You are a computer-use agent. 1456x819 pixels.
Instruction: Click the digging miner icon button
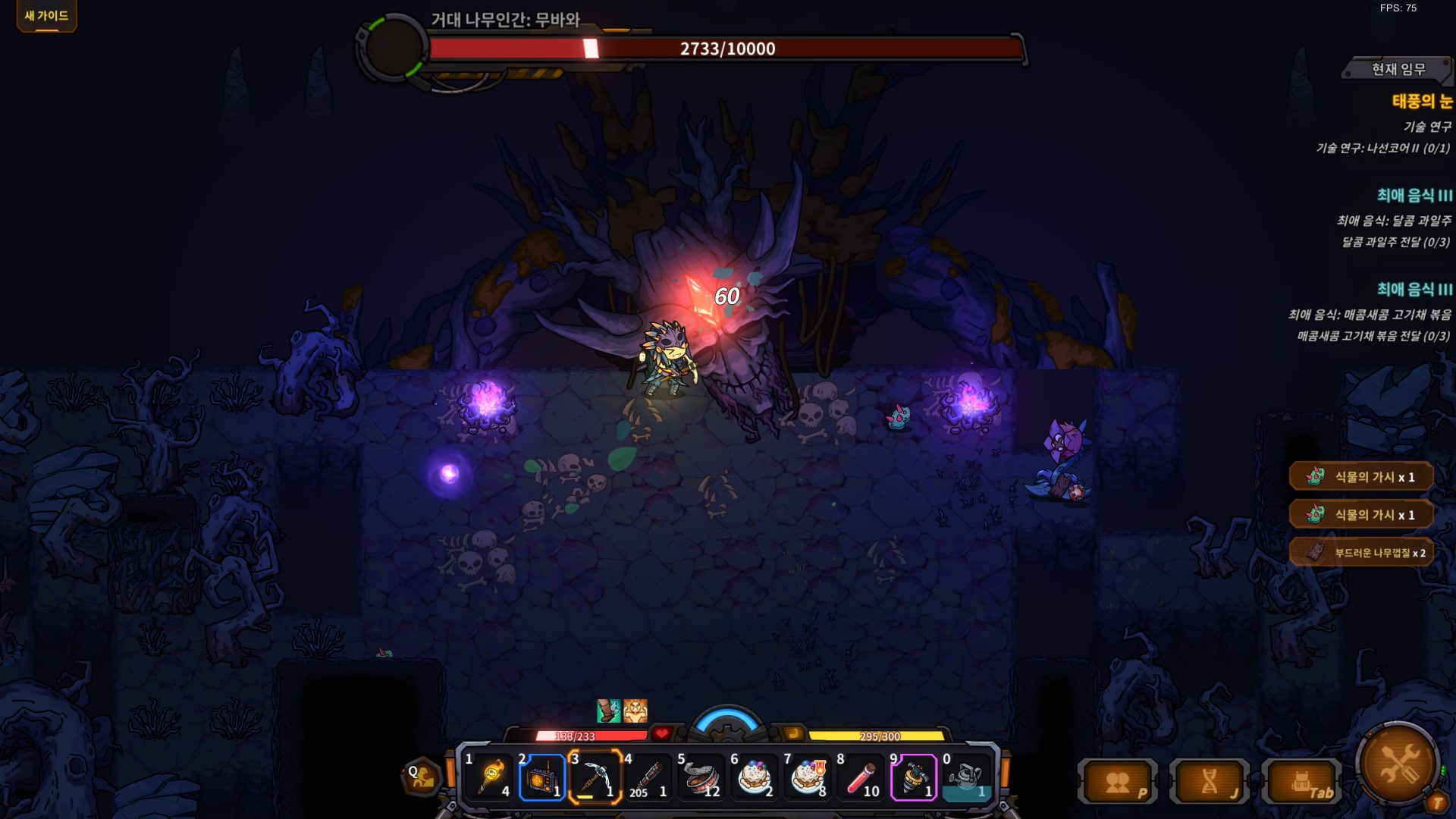click(x=422, y=777)
